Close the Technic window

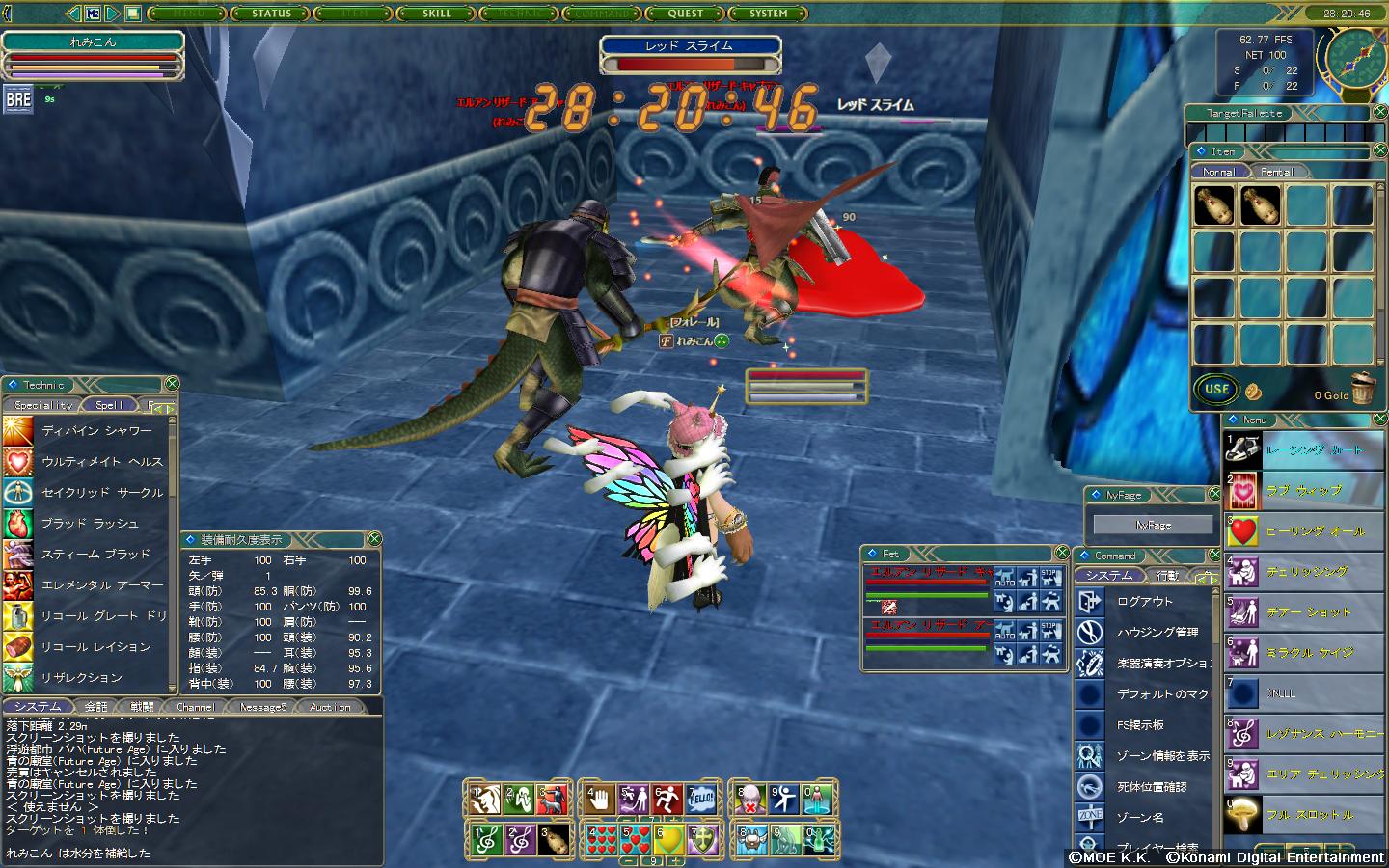point(172,385)
